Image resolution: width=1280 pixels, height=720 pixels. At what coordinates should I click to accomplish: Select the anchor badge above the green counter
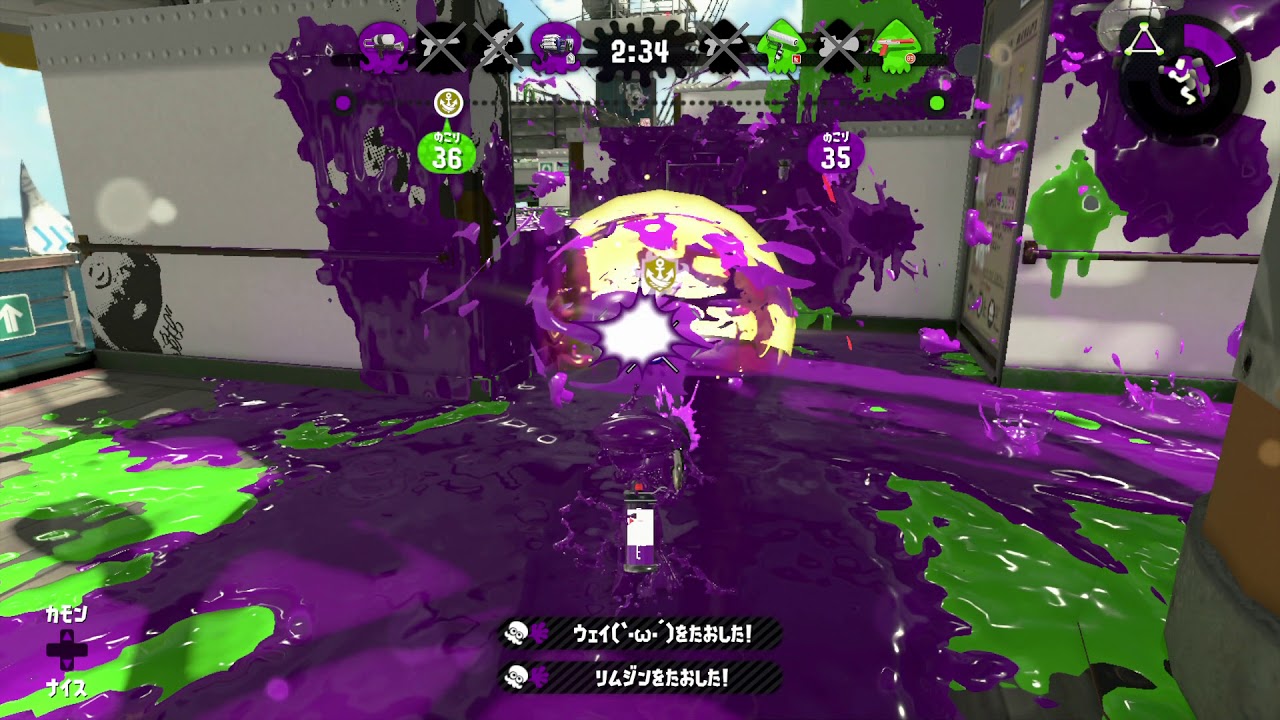coord(450,102)
